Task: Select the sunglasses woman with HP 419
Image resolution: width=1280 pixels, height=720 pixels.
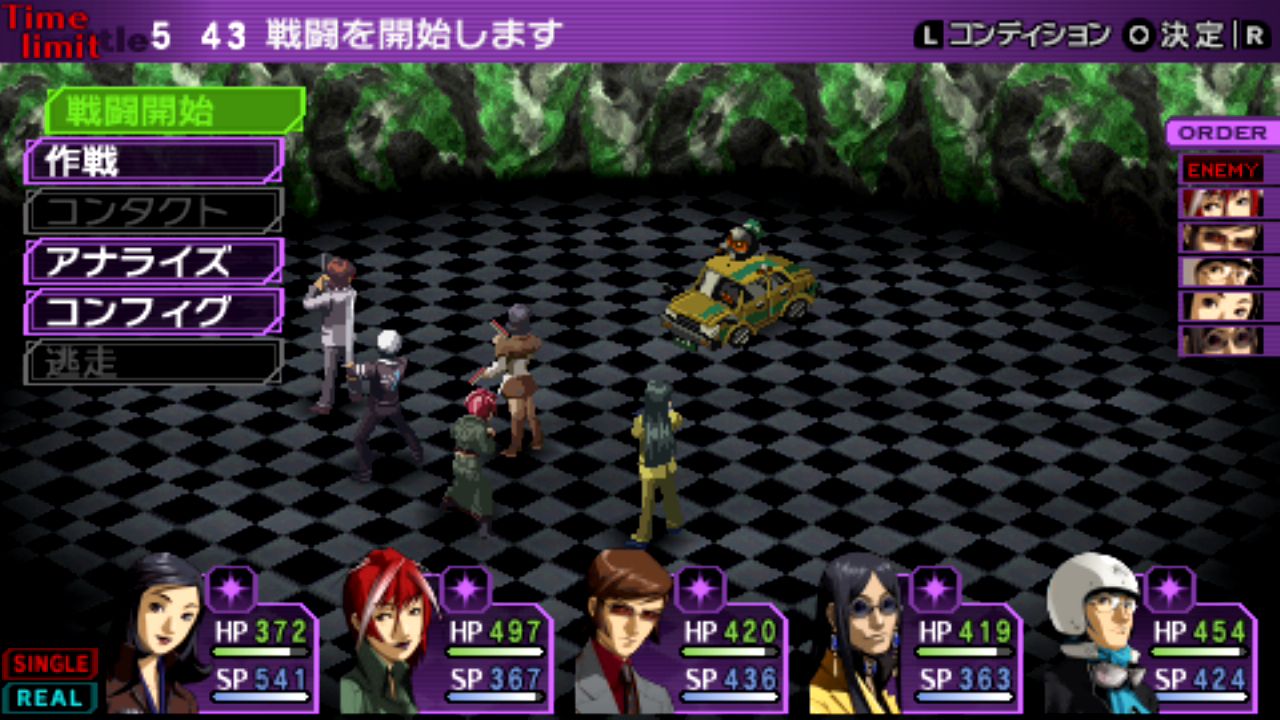Action: tap(858, 635)
